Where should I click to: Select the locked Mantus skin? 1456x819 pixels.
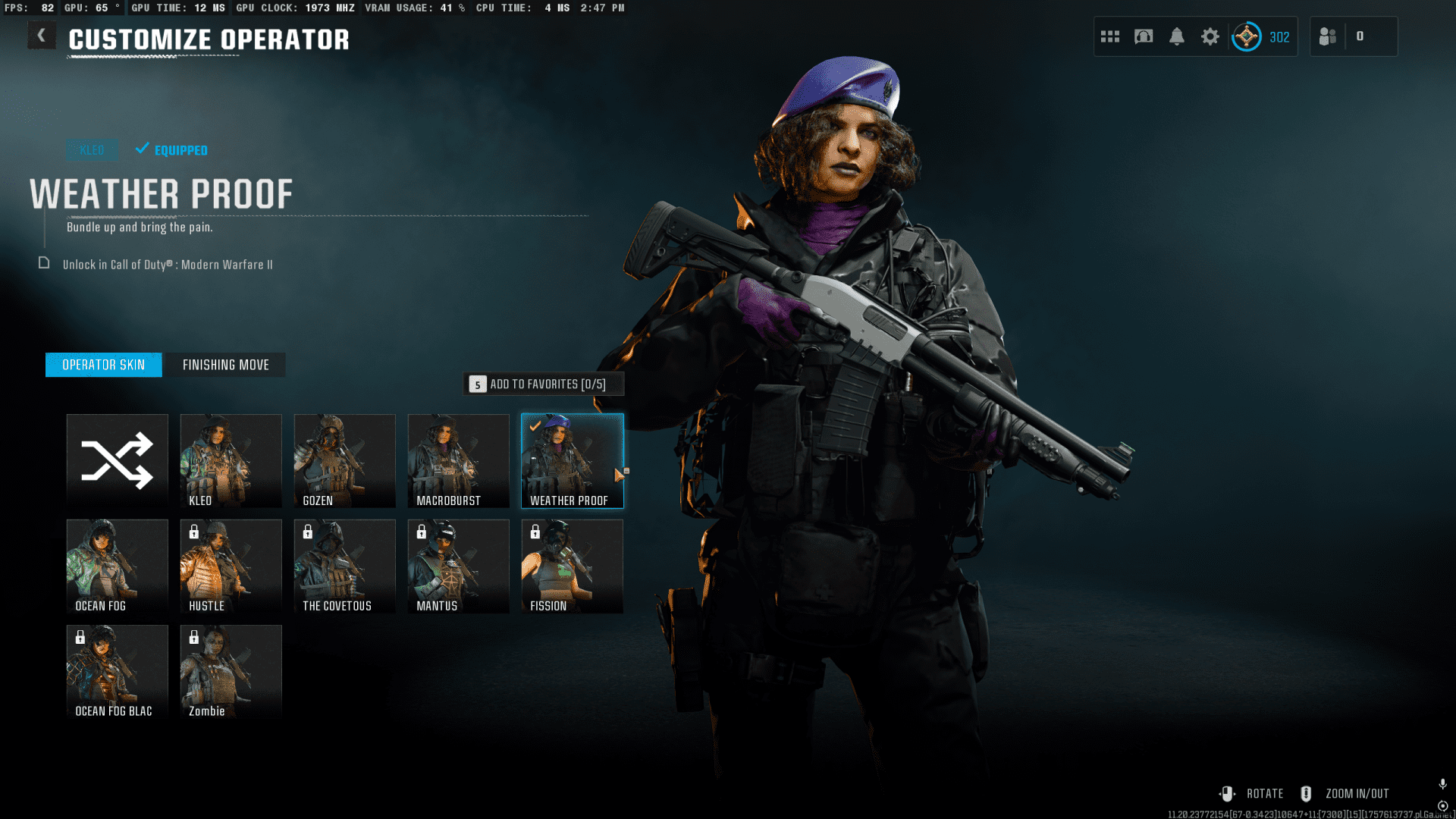[x=459, y=566]
